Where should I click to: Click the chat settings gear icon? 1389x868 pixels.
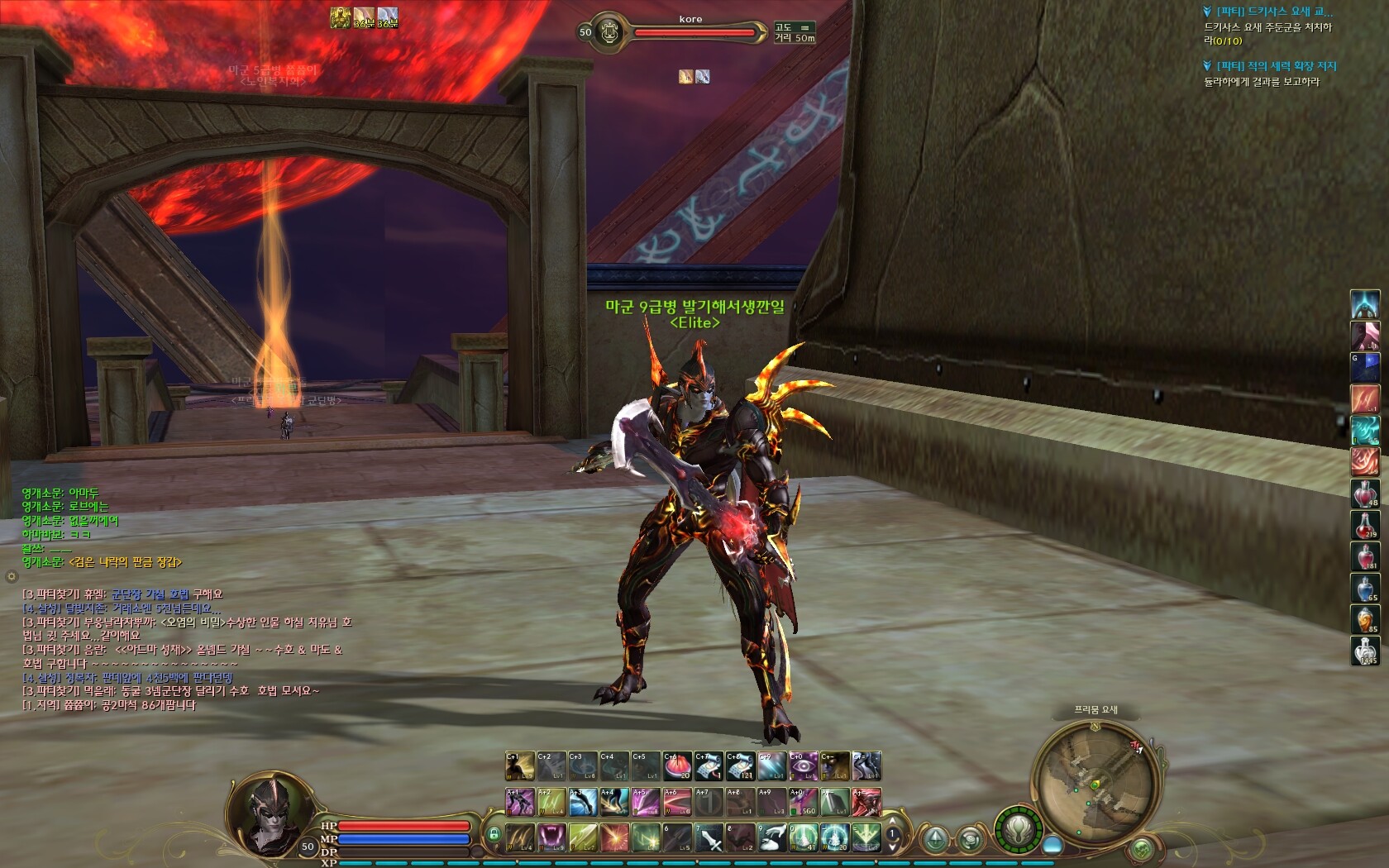pos(12,575)
